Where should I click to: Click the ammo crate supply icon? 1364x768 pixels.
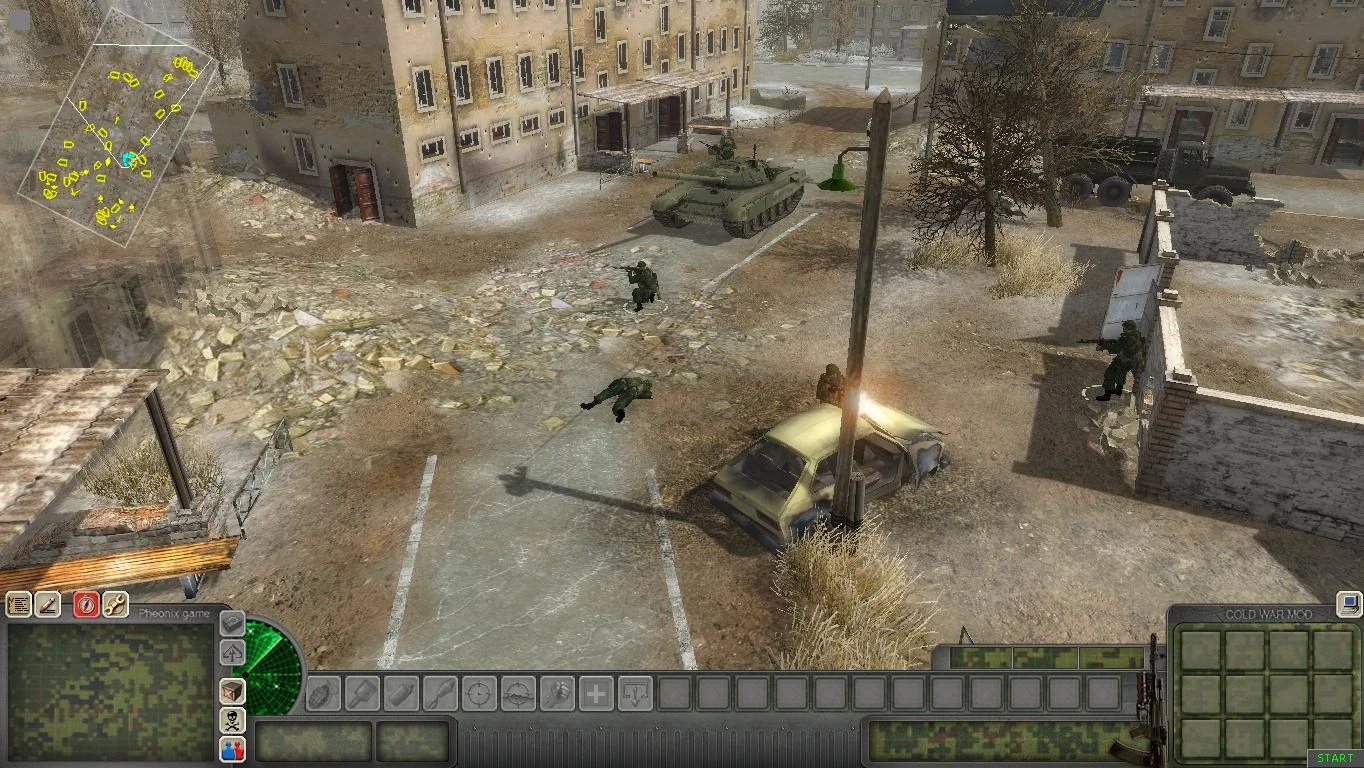click(230, 690)
